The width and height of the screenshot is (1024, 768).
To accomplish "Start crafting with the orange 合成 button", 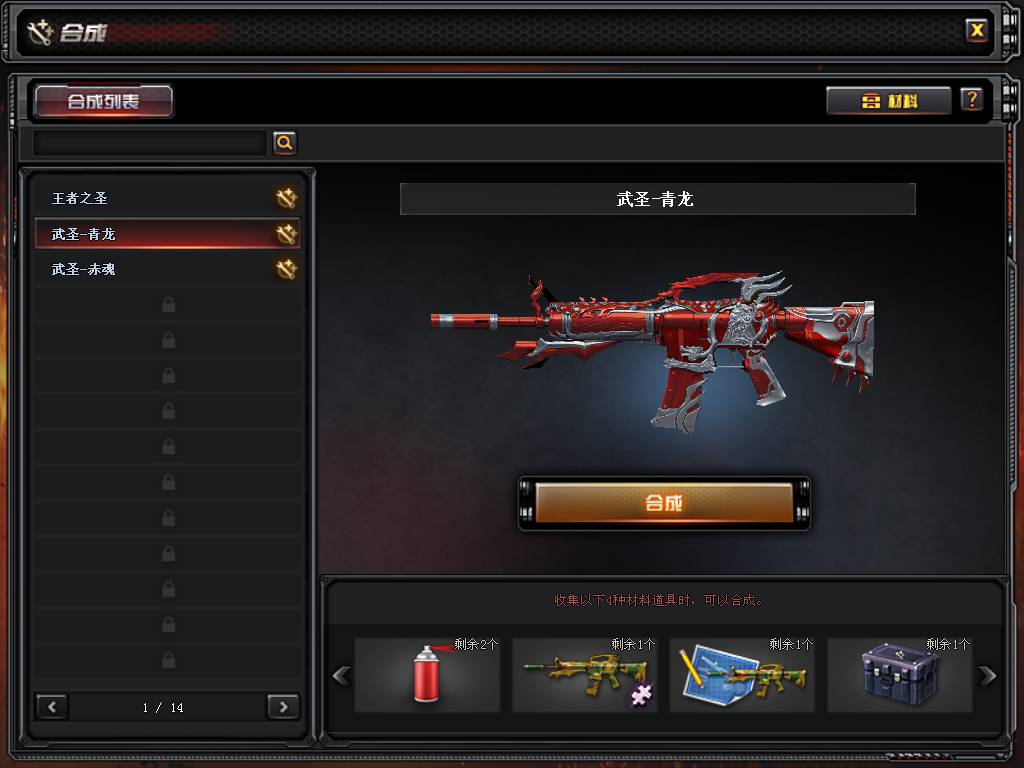I will (x=664, y=503).
